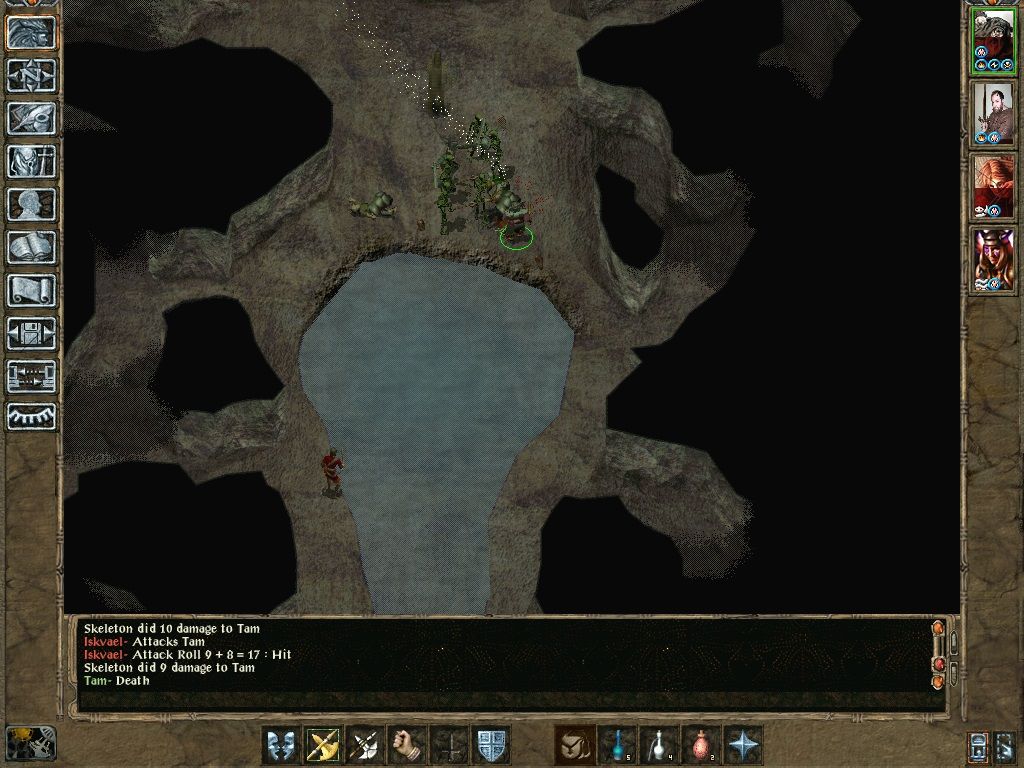Screen dimensions: 1024x768
Task: Select the crossed axes weapon slot
Action: (x=365, y=745)
